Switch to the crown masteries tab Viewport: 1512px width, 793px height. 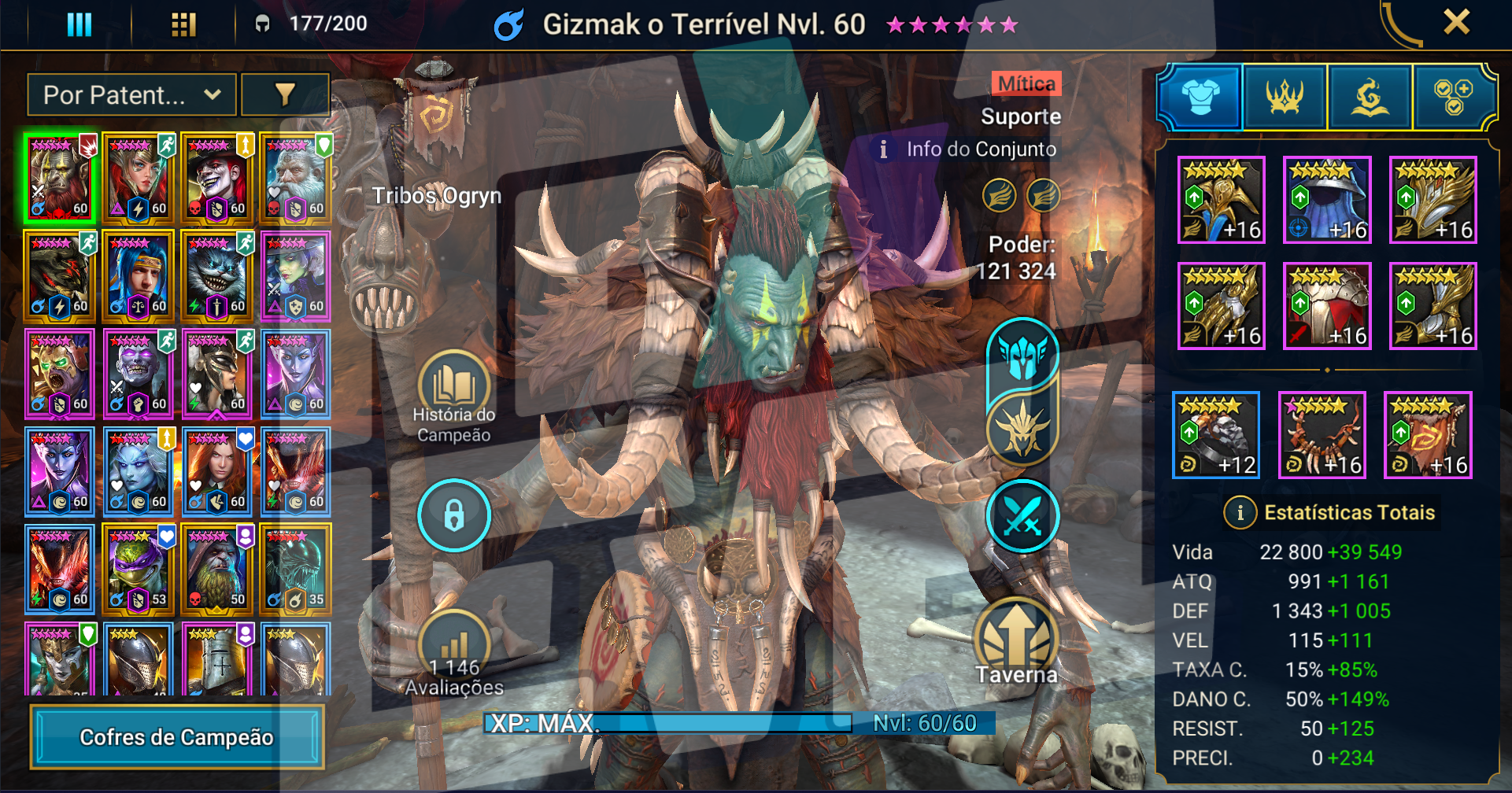[x=1285, y=98]
